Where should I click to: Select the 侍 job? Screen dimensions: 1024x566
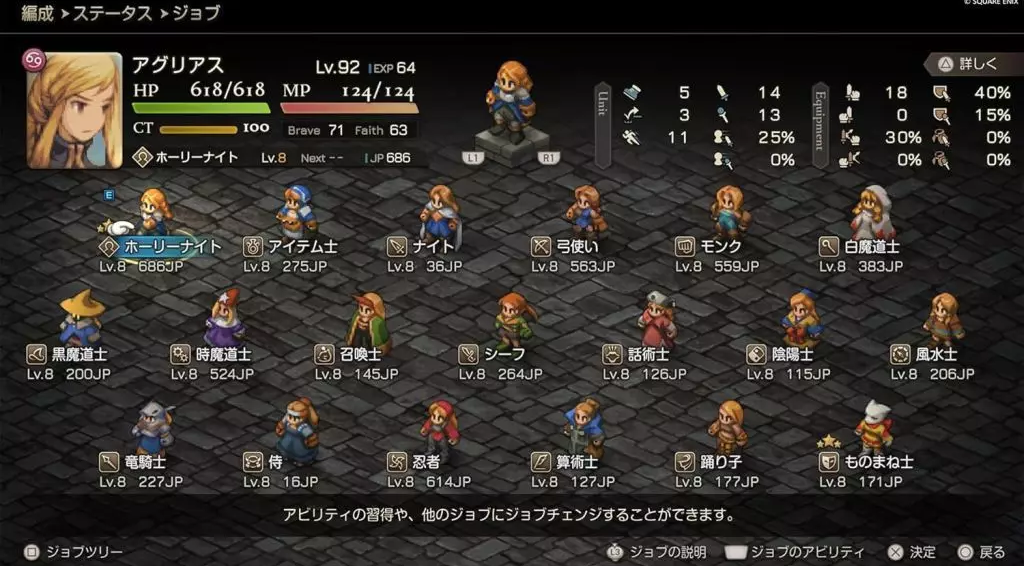tap(270, 462)
